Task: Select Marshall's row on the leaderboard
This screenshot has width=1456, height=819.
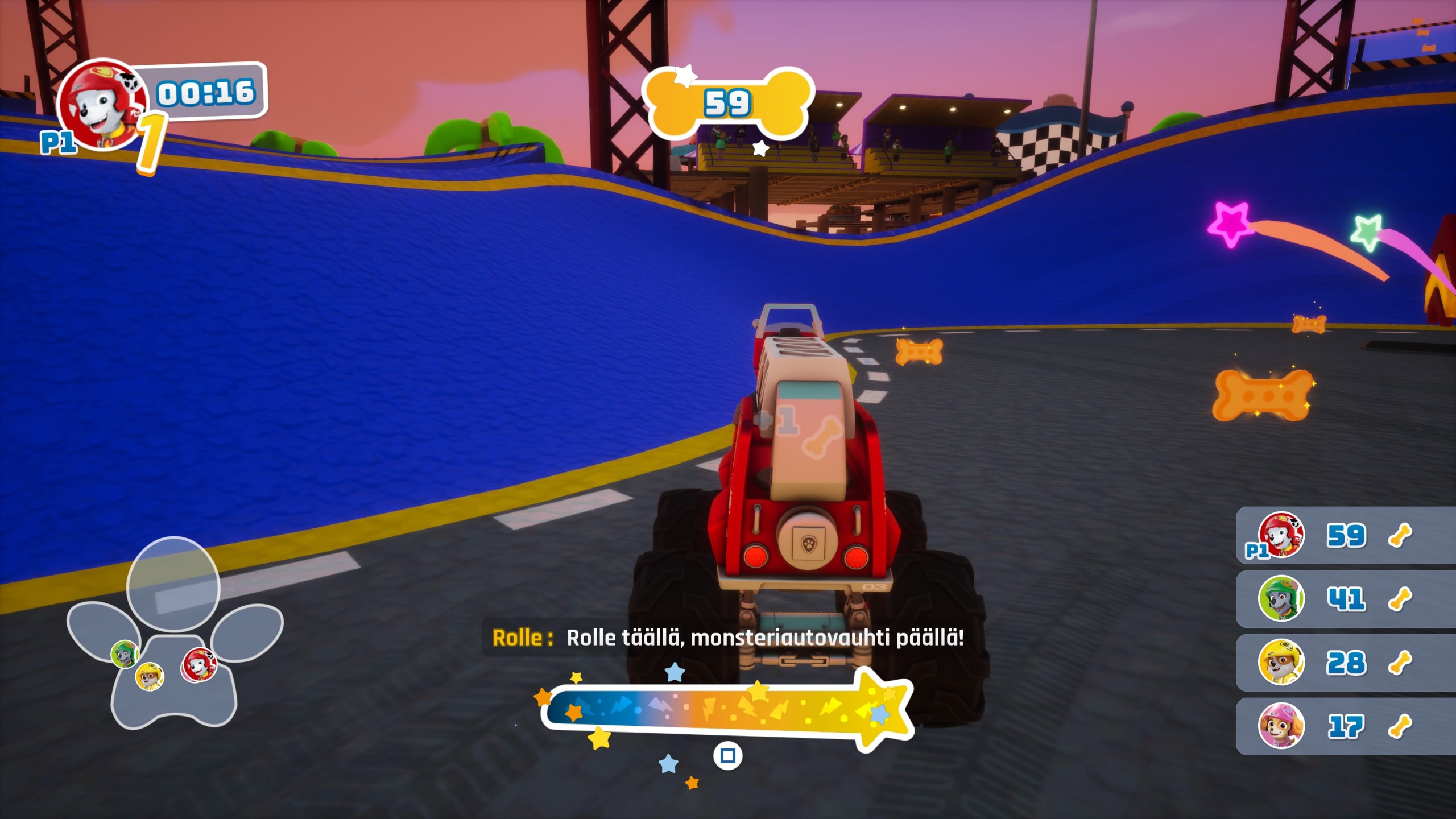Action: pos(1345,536)
